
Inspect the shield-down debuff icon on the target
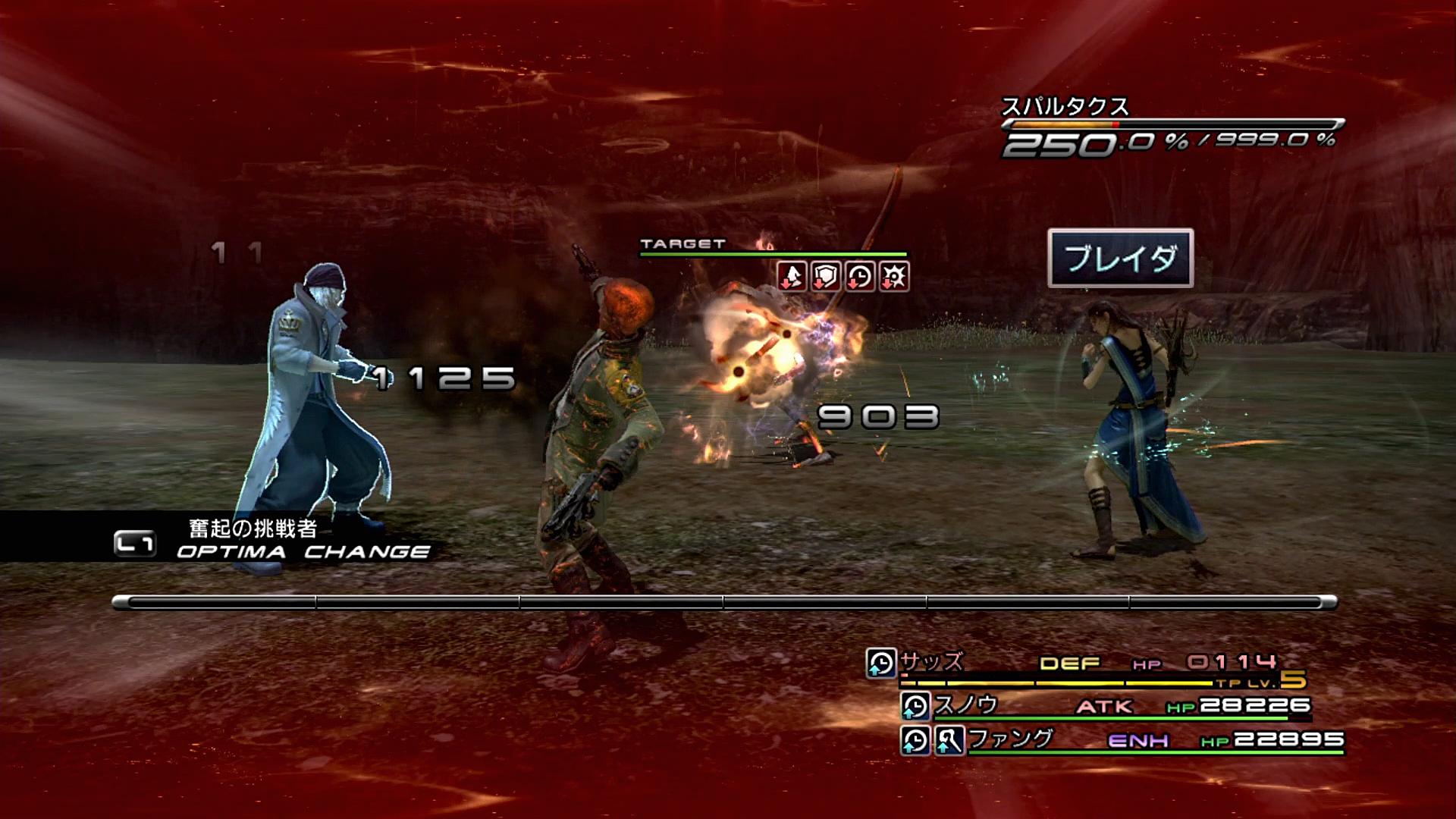pyautogui.click(x=825, y=277)
